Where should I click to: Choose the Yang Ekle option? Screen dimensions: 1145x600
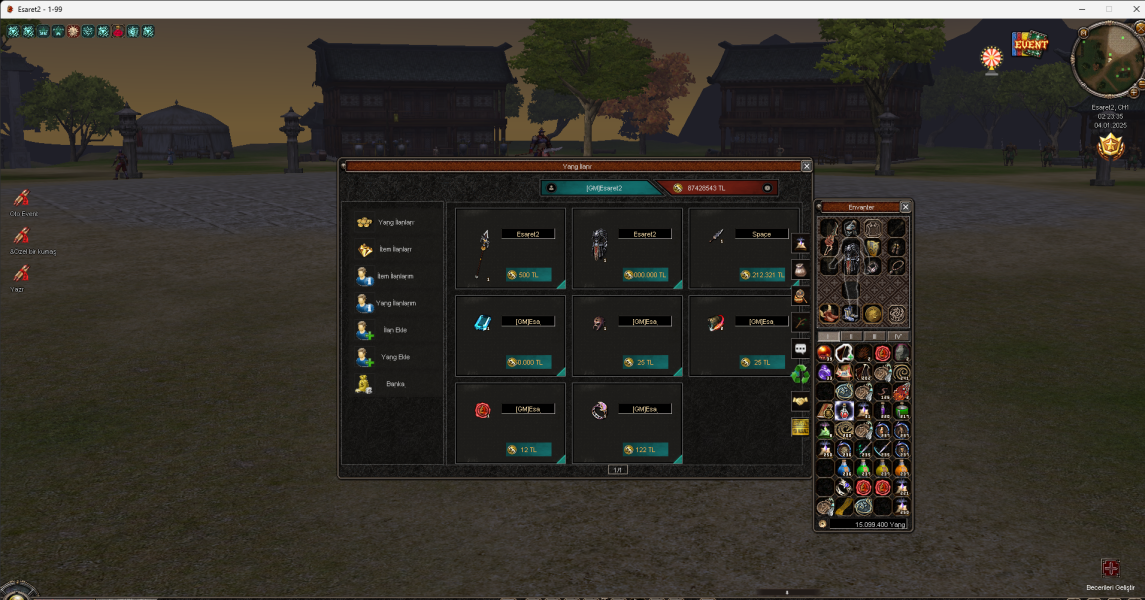point(388,357)
